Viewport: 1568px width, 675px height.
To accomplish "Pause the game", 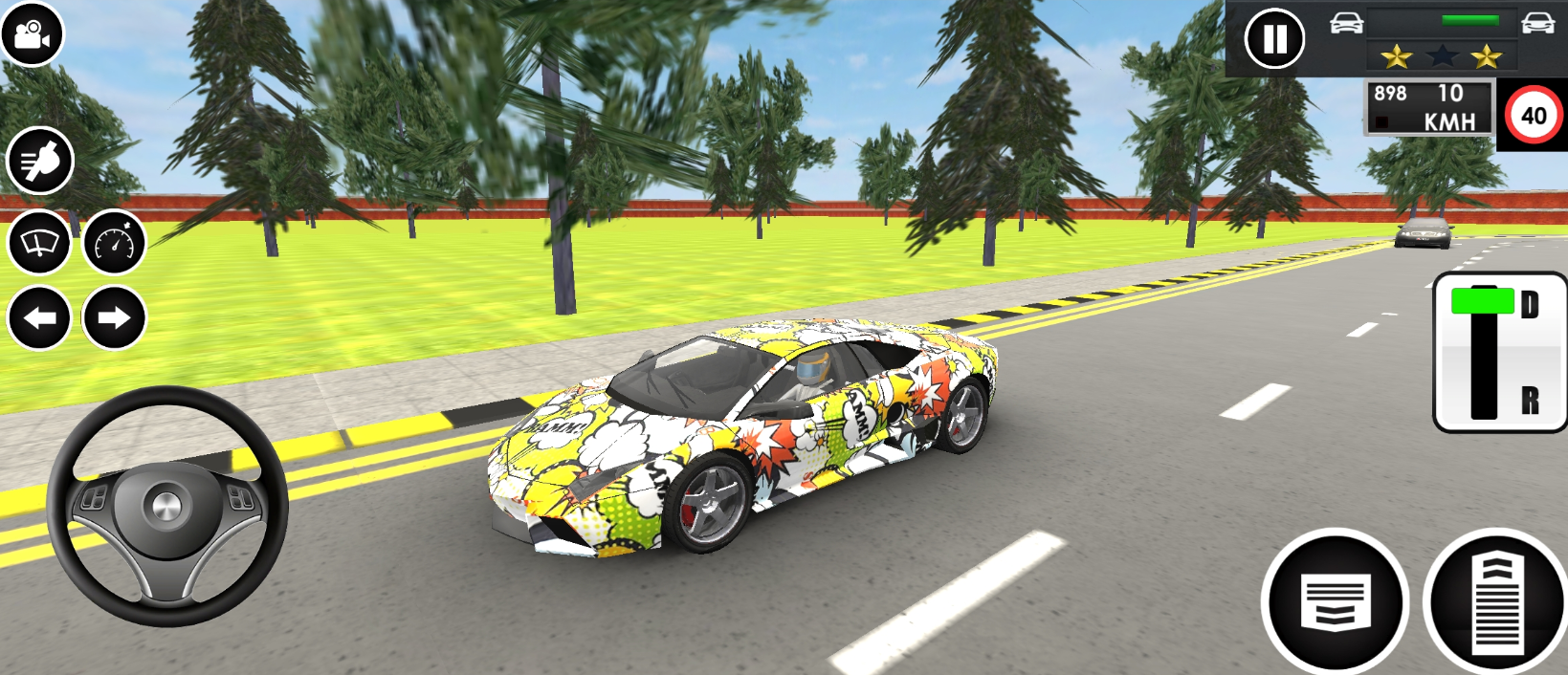I will (x=1274, y=39).
